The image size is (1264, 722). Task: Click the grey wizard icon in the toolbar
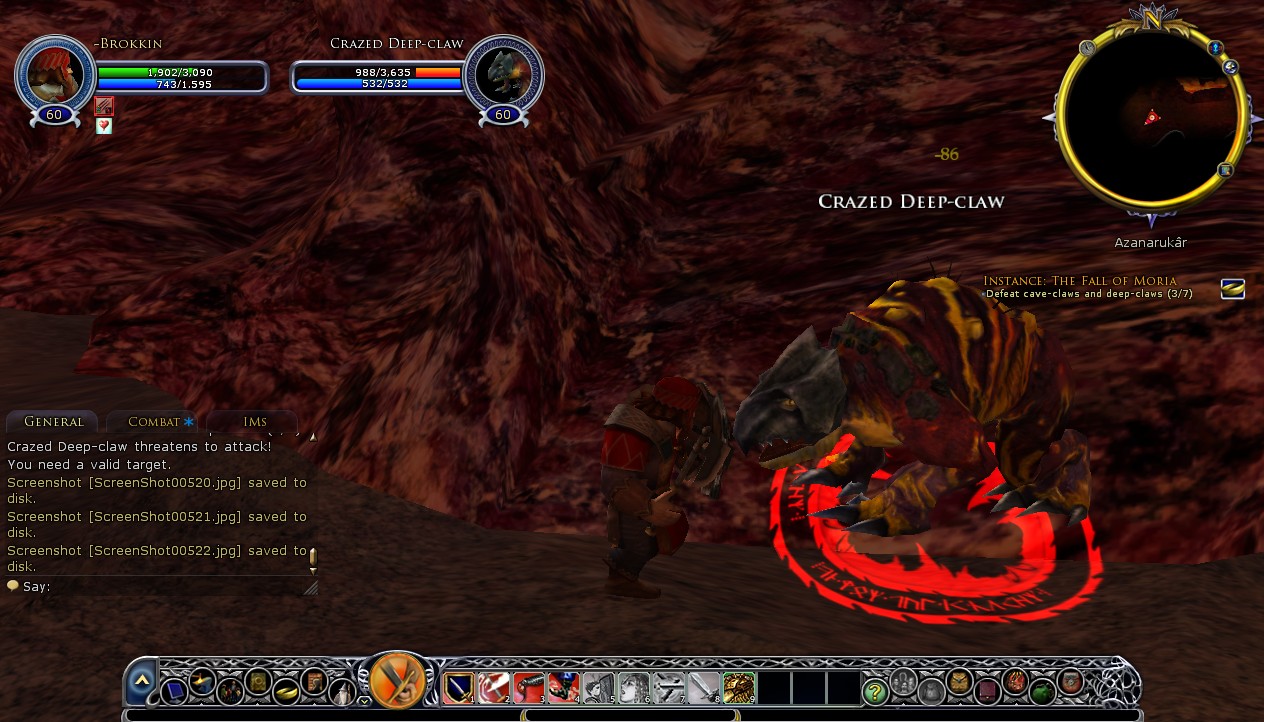[x=341, y=690]
